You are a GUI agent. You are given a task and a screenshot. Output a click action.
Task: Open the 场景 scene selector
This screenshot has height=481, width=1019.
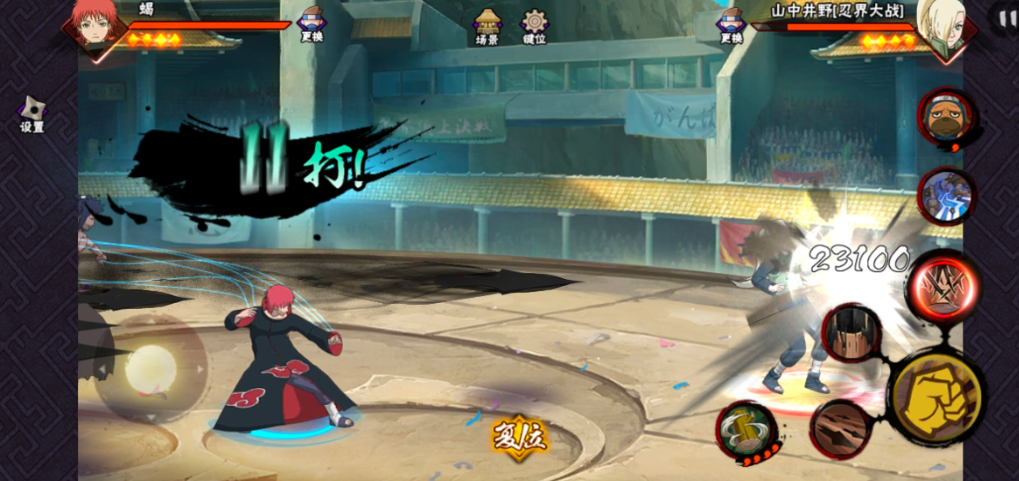point(488,26)
